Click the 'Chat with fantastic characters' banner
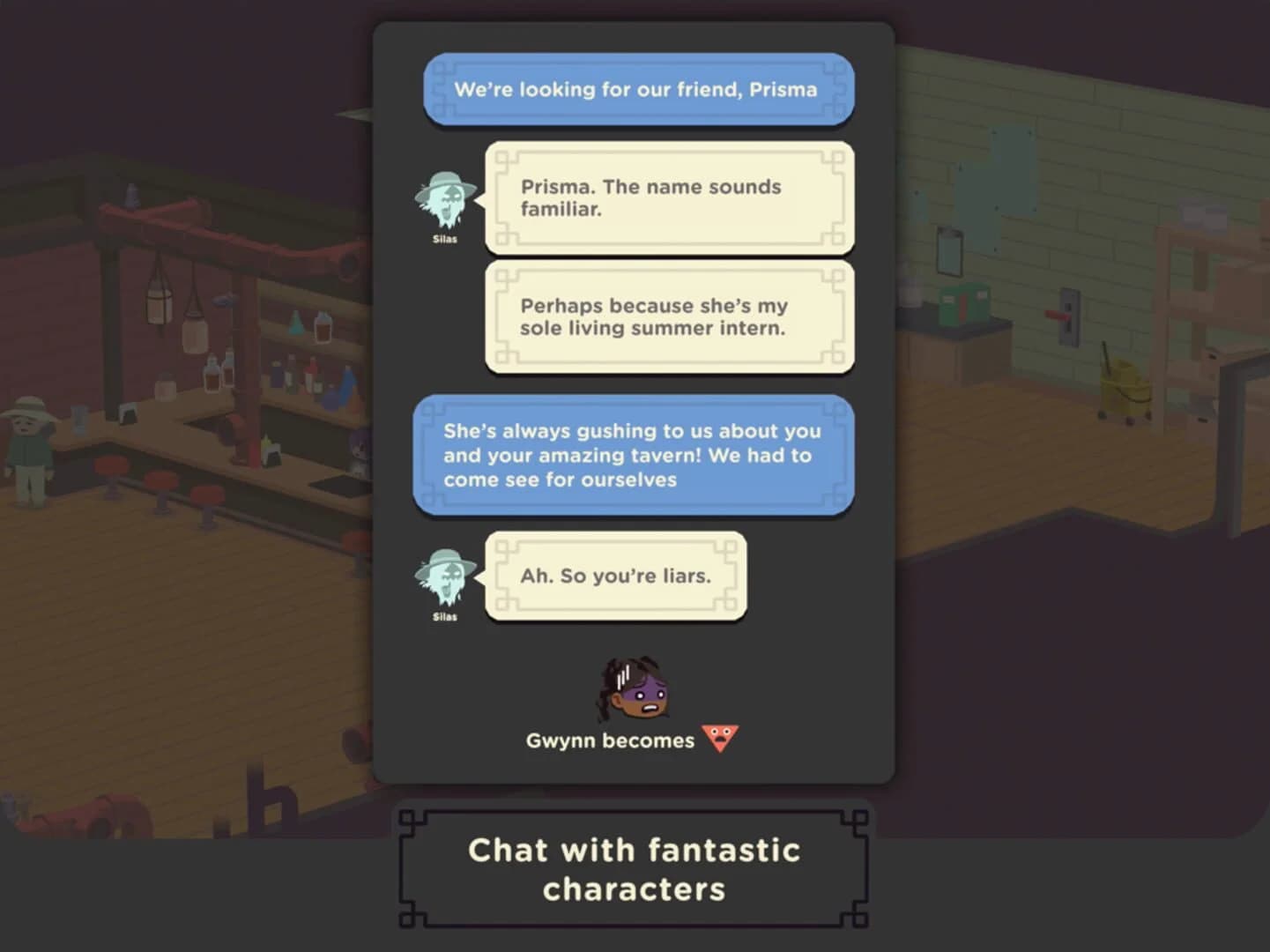The height and width of the screenshot is (952, 1270). pyautogui.click(x=634, y=869)
